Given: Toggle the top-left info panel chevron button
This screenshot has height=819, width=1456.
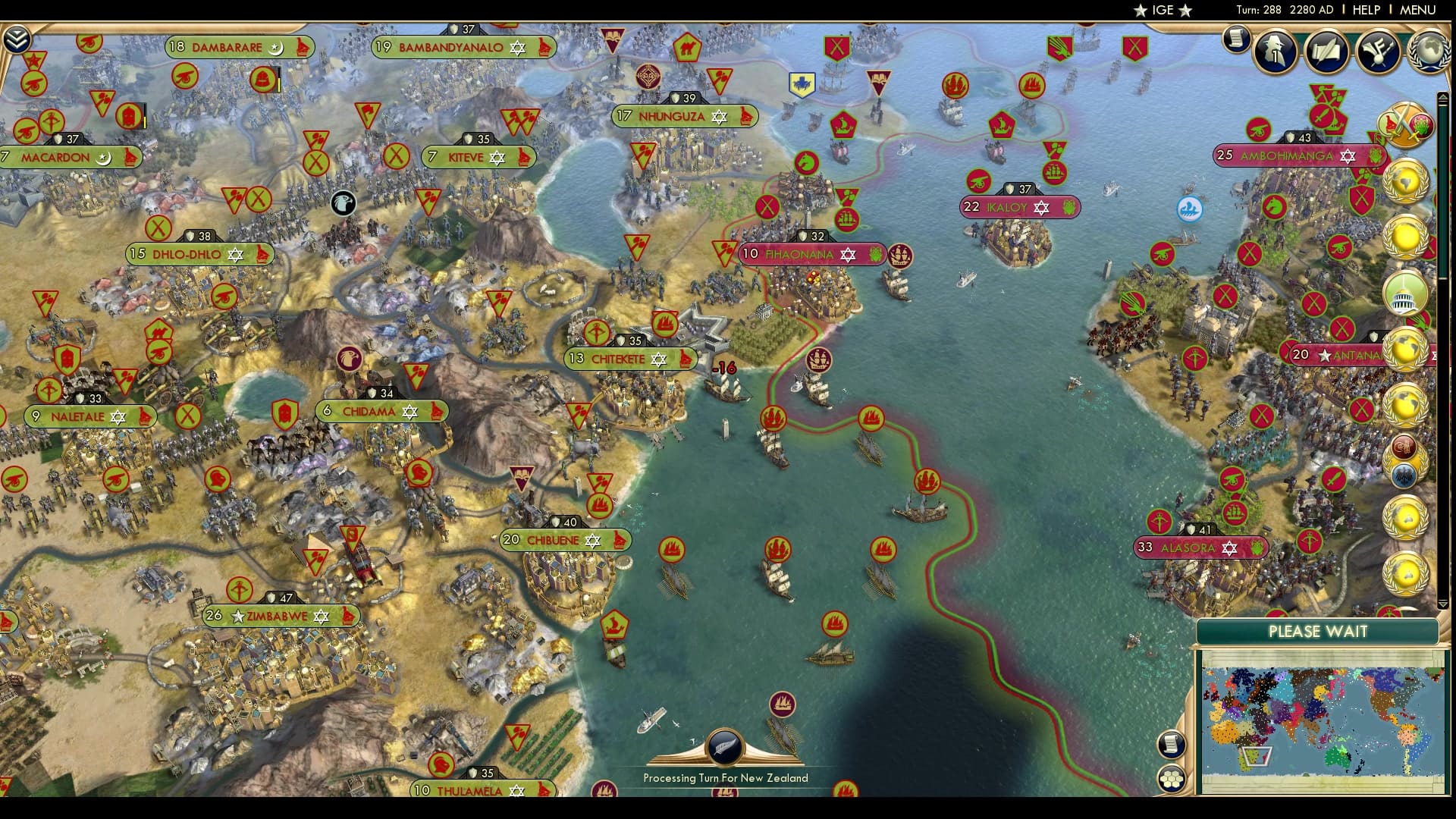Looking at the screenshot, I should [x=16, y=39].
